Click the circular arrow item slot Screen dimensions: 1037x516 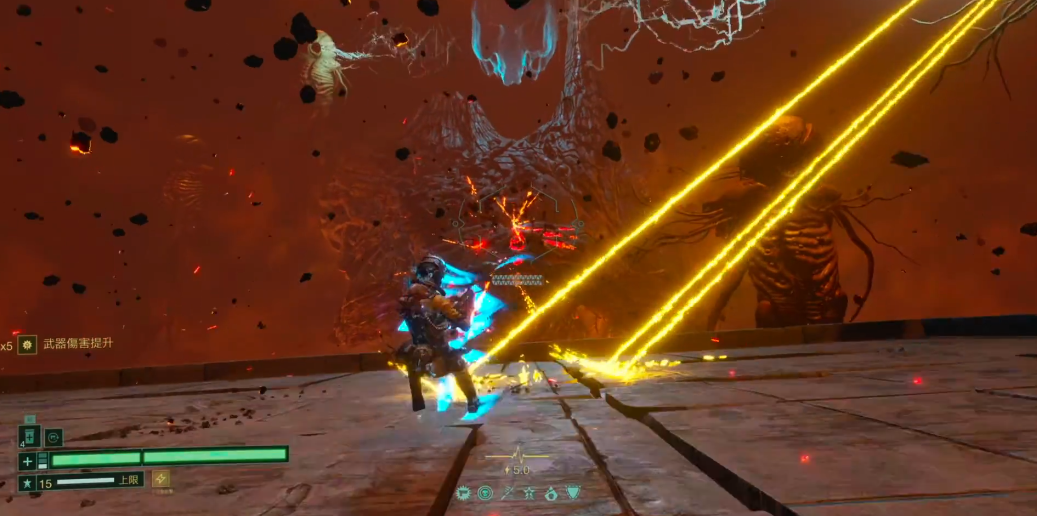(54, 437)
